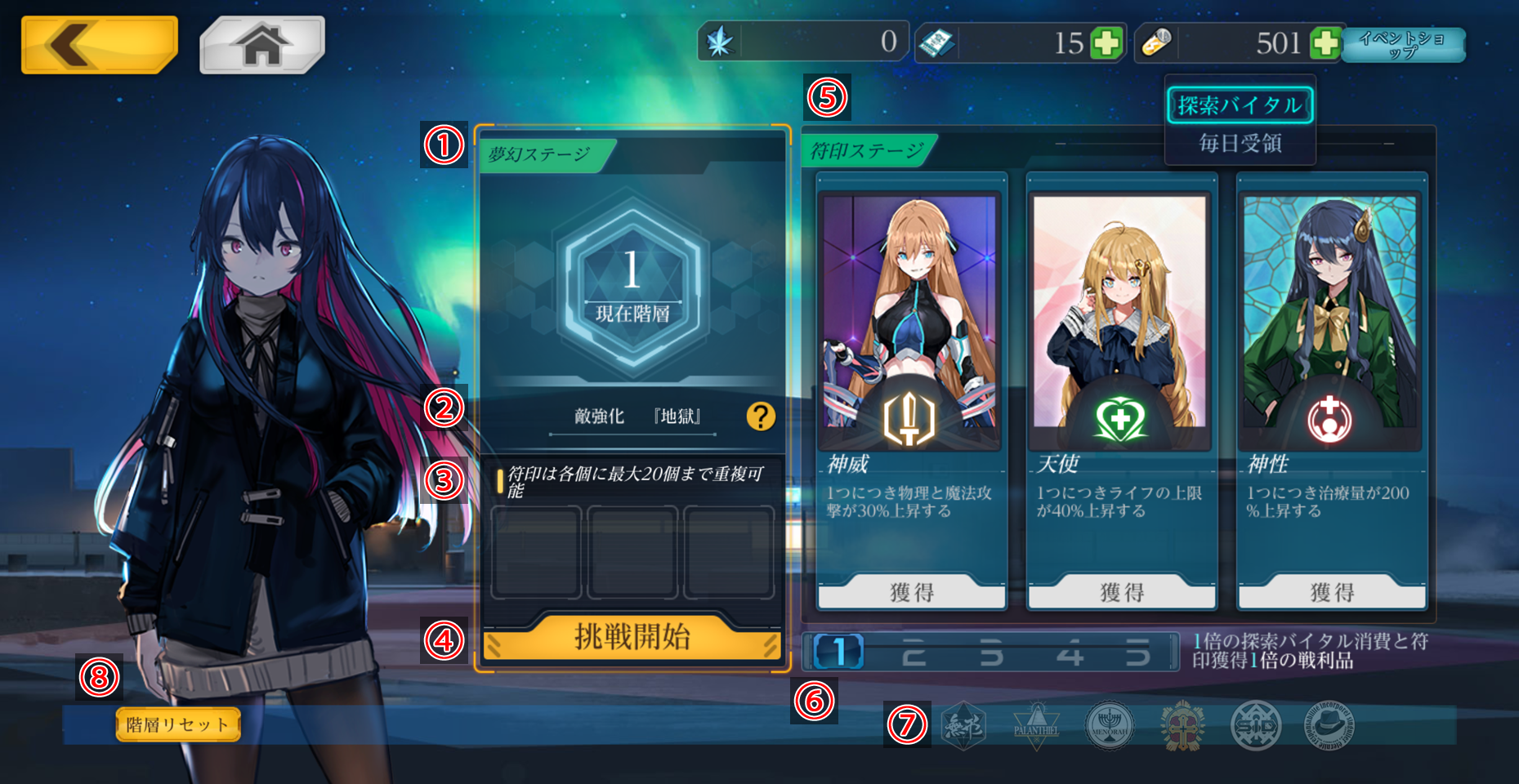Image resolution: width=1519 pixels, height=784 pixels.
Task: Obtain the 神威 attack seal
Action: coord(911,592)
